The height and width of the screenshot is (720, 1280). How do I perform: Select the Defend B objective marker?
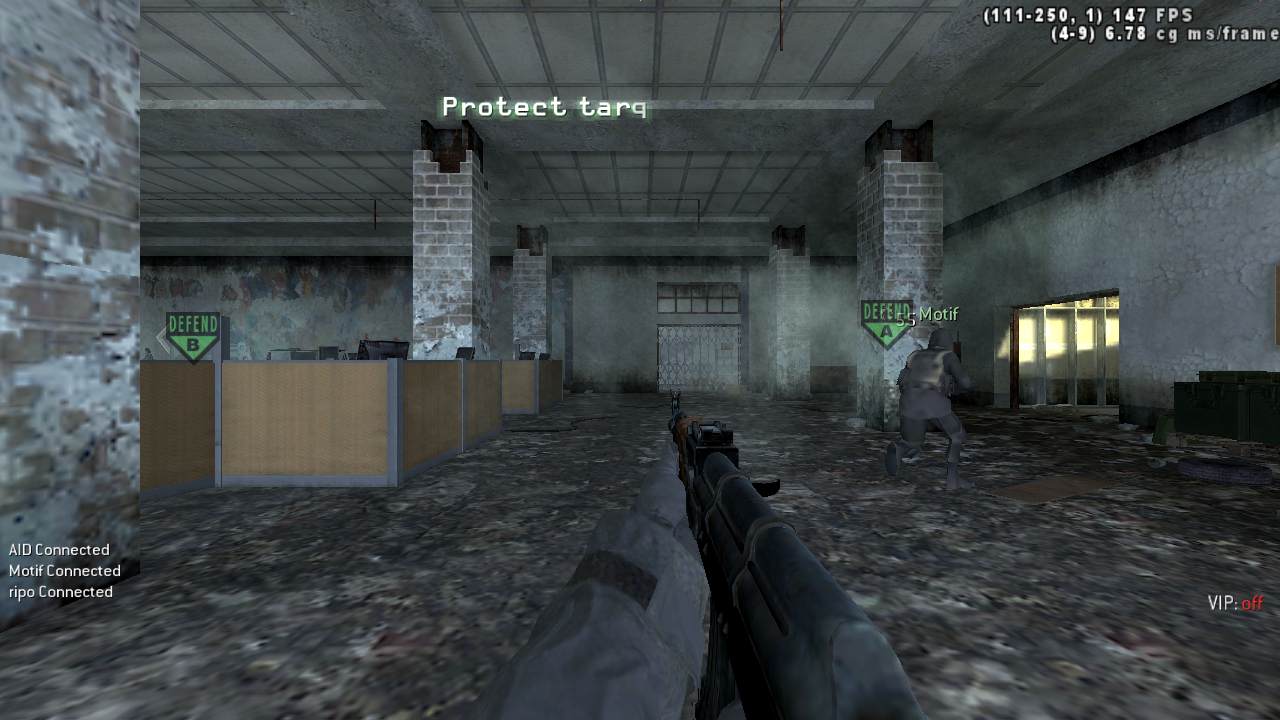coord(192,335)
